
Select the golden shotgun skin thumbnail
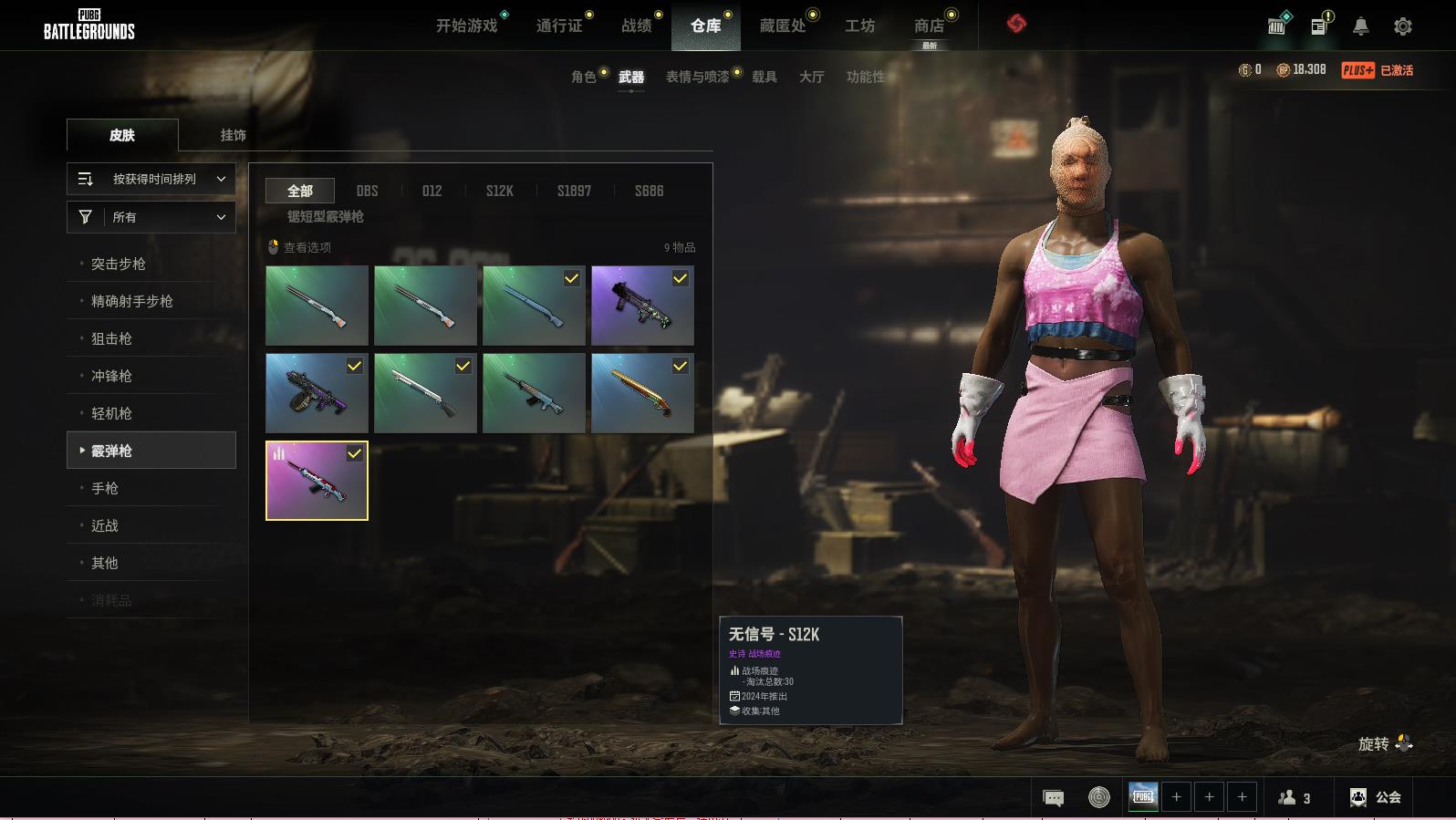click(642, 392)
